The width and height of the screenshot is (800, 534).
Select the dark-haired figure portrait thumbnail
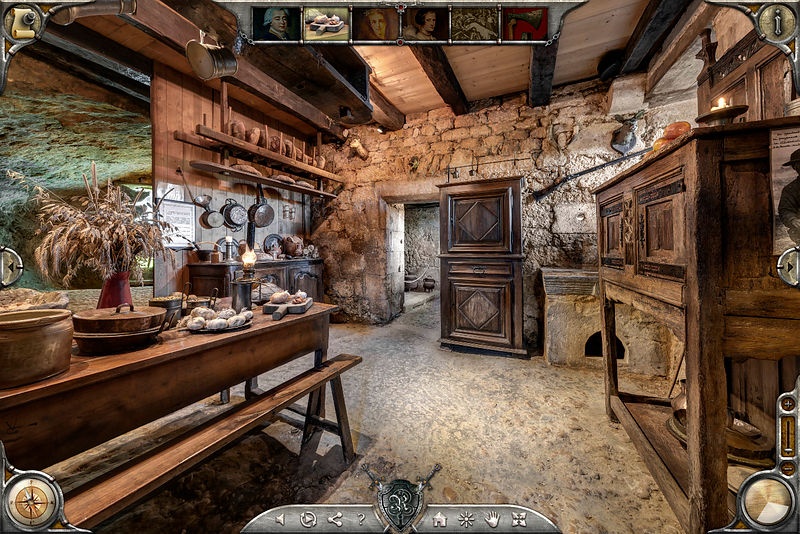425,24
